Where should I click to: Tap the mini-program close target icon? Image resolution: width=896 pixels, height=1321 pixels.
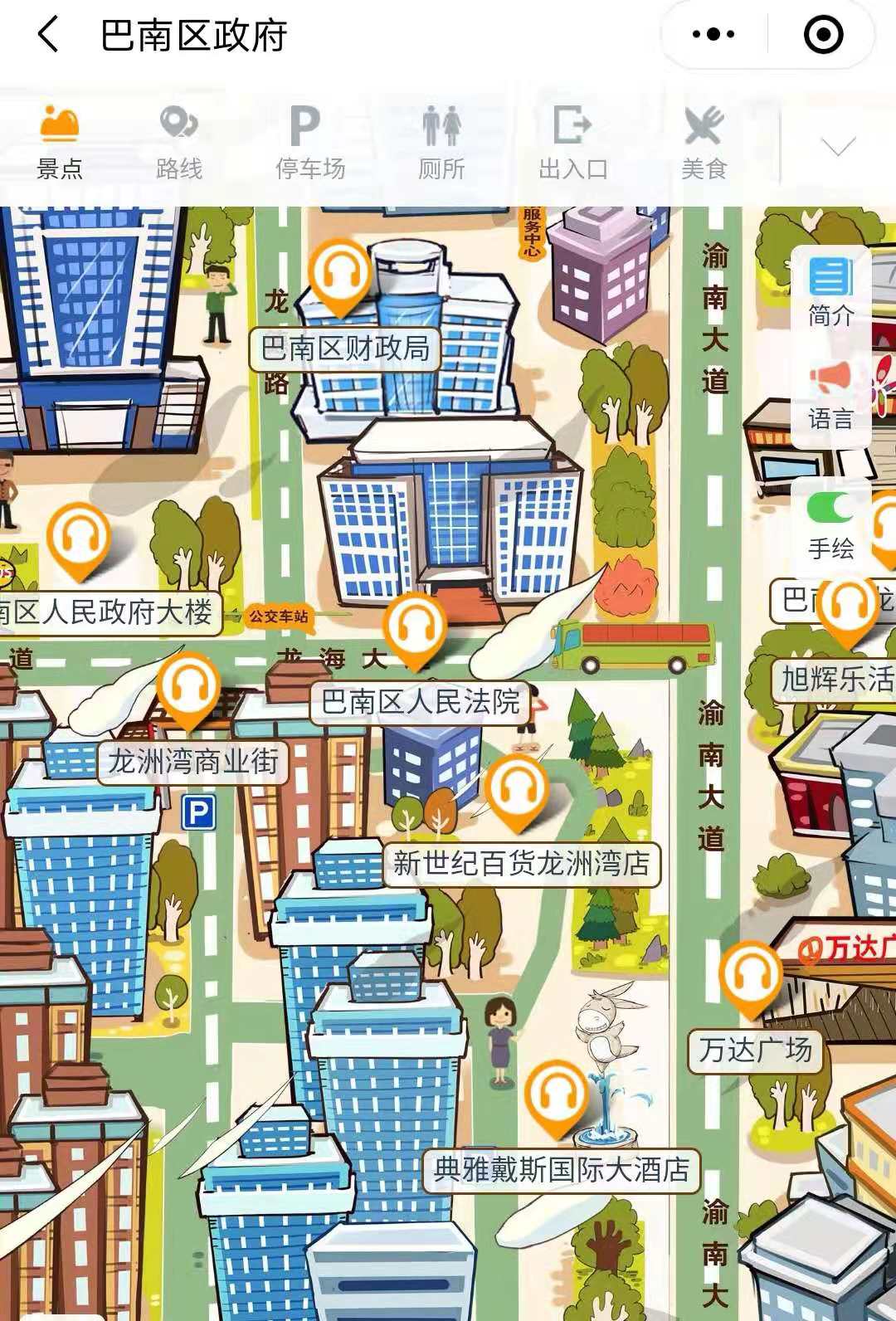click(x=823, y=35)
